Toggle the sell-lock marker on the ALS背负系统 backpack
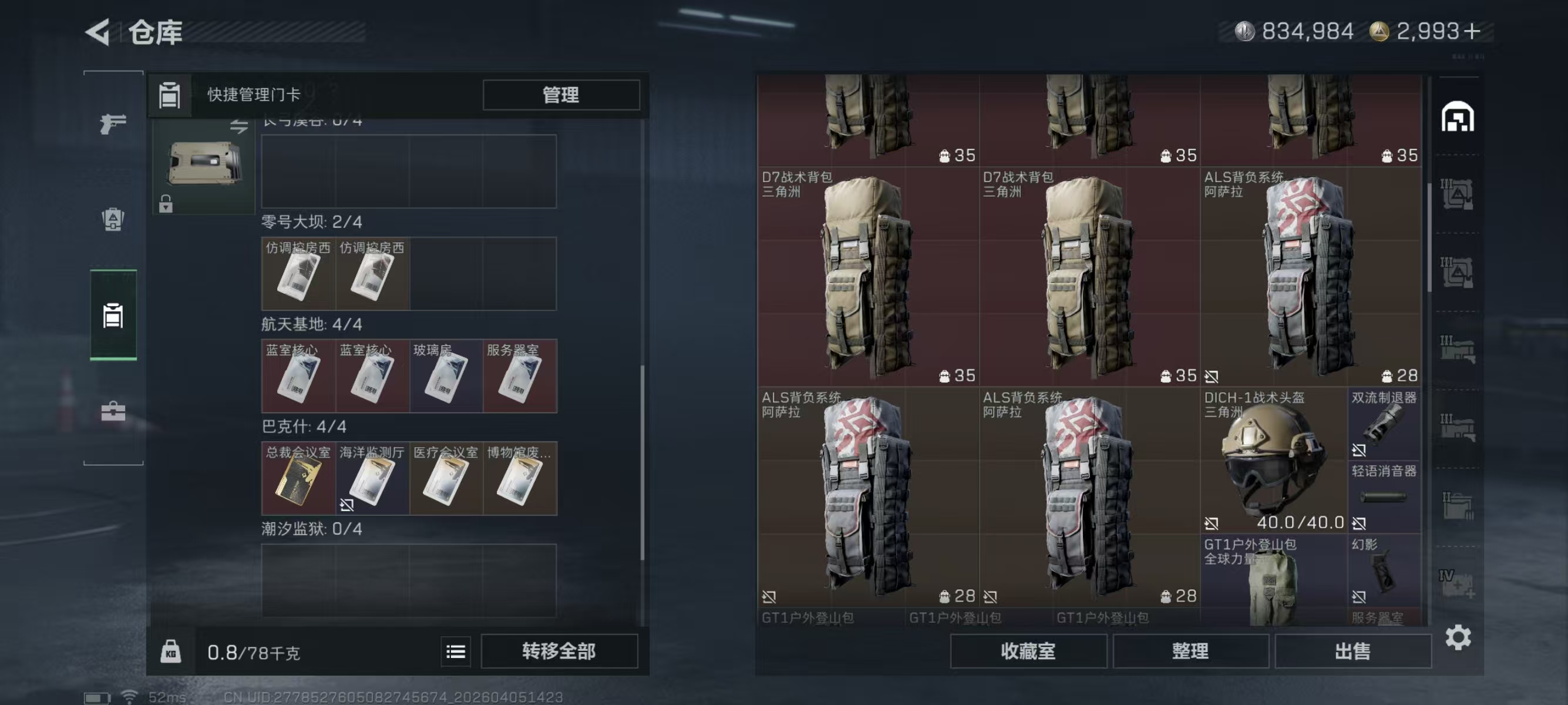The width and height of the screenshot is (1568, 705). pos(769,597)
